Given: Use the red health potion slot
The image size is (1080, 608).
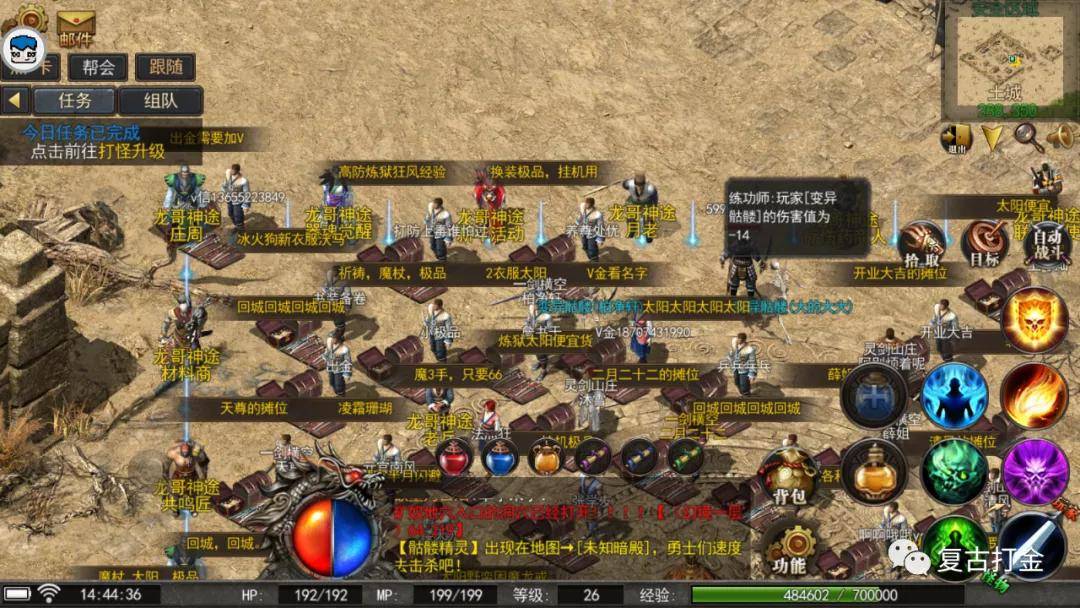Looking at the screenshot, I should [455, 458].
